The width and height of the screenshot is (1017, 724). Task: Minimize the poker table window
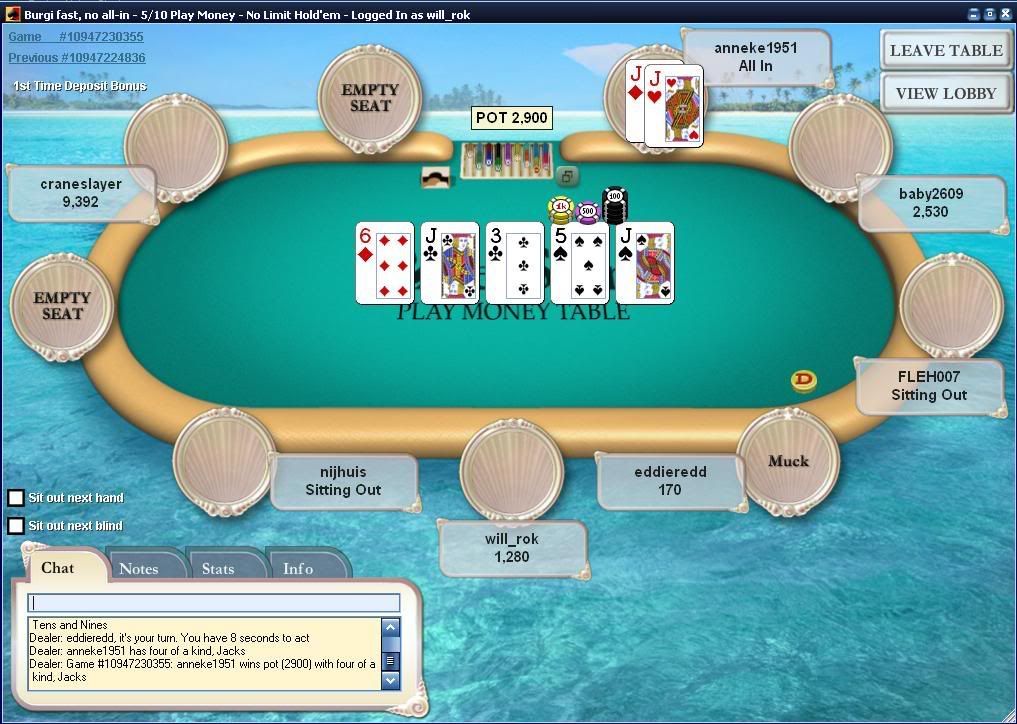pyautogui.click(x=974, y=14)
